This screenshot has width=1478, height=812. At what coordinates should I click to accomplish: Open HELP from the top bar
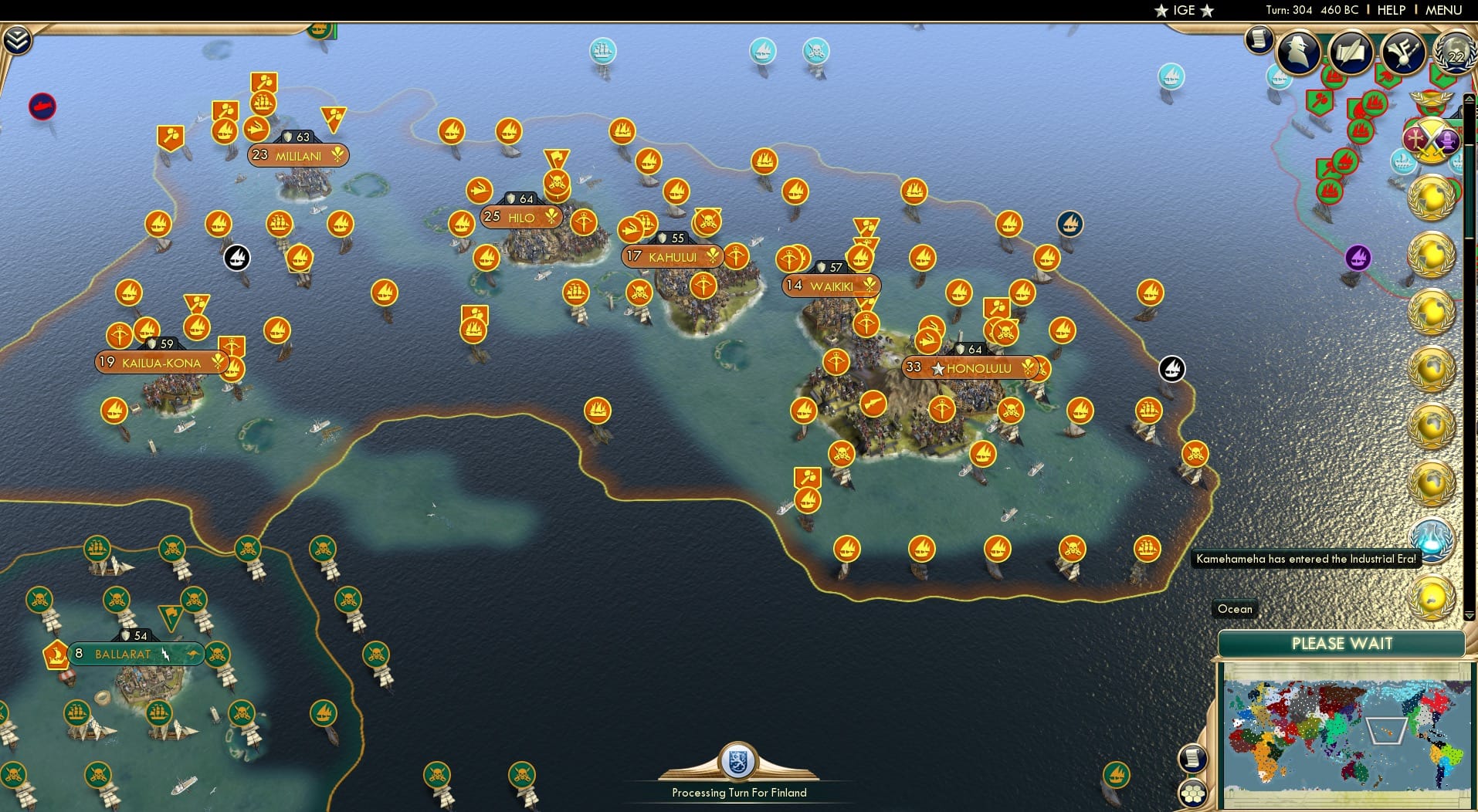pyautogui.click(x=1390, y=11)
